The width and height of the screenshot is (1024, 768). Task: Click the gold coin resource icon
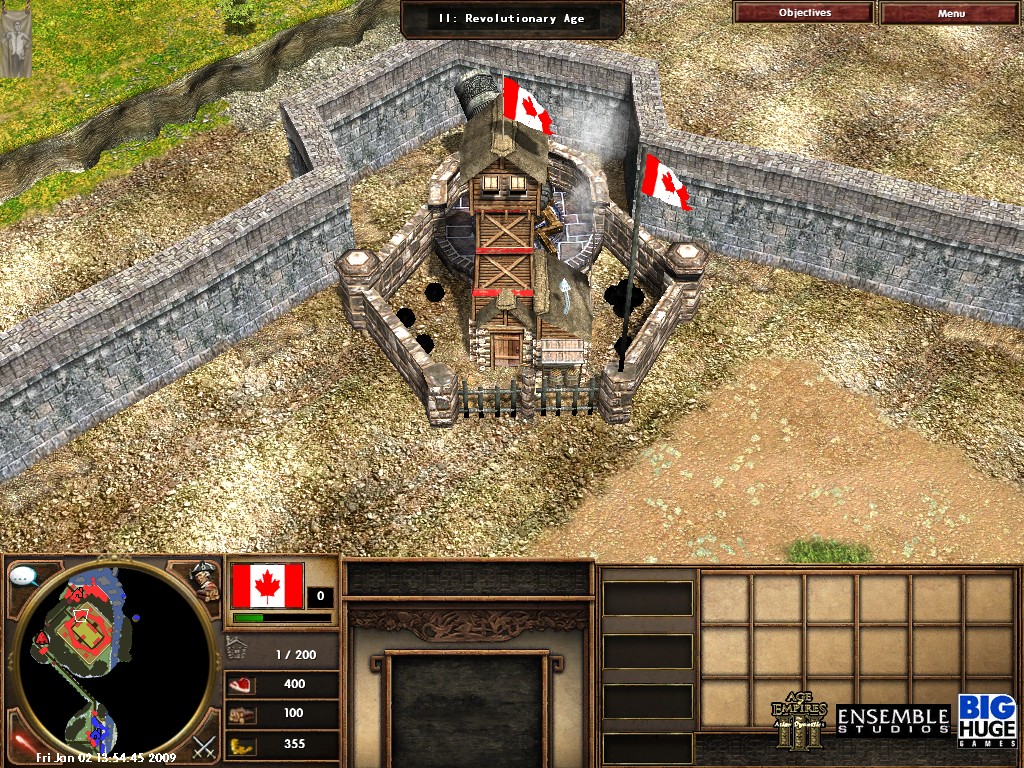click(243, 744)
